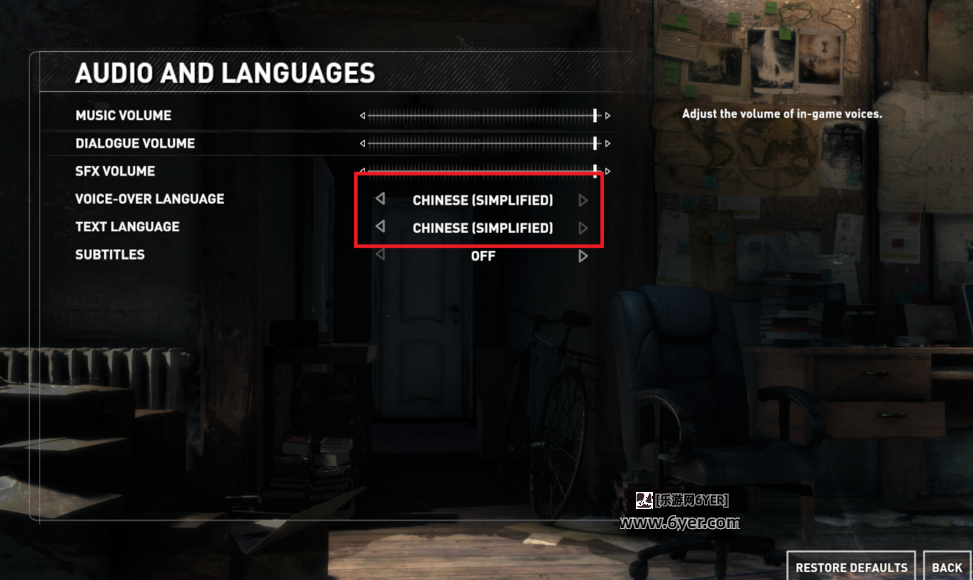This screenshot has width=973, height=580.
Task: Change Text Language to next option
Action: (x=583, y=228)
